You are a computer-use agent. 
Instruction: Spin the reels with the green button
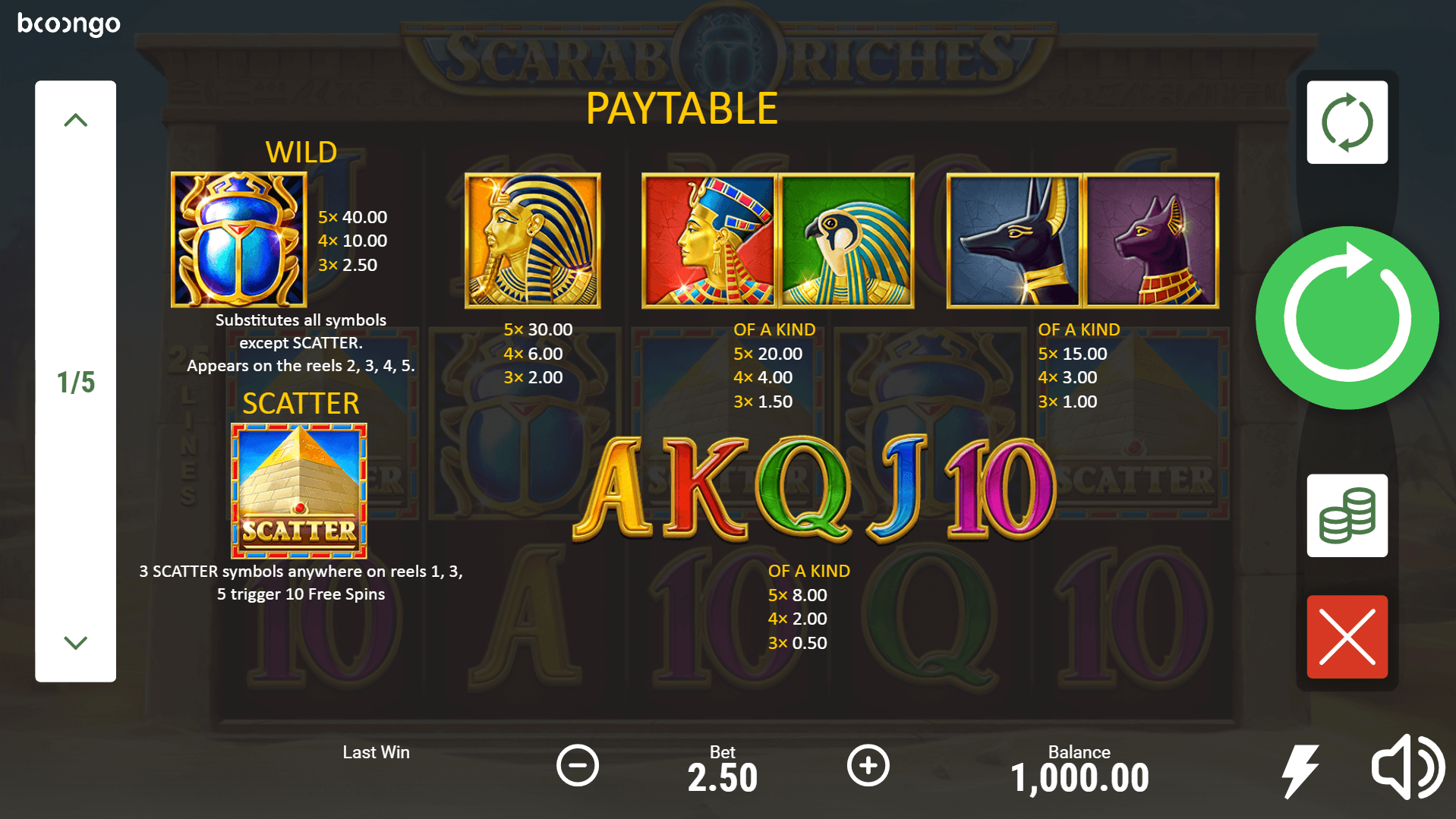1347,318
